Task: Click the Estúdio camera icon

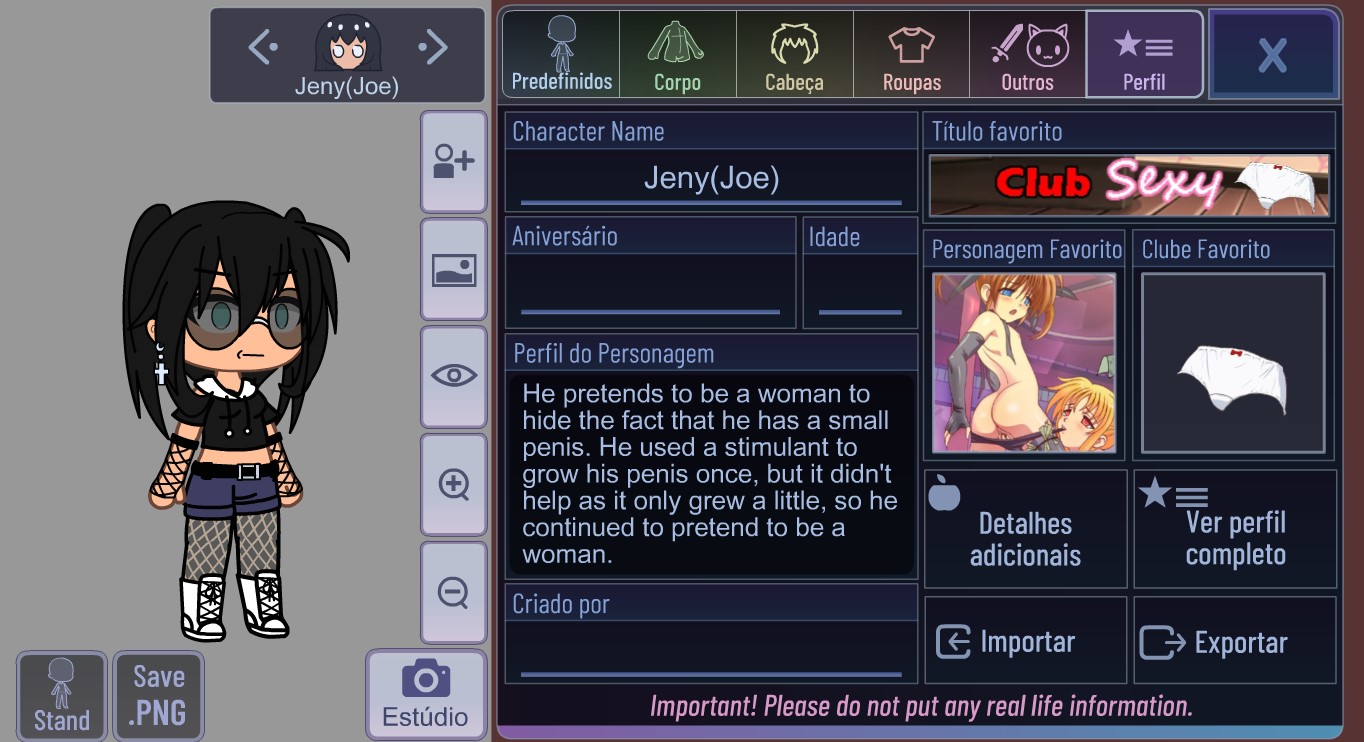Action: pyautogui.click(x=426, y=695)
